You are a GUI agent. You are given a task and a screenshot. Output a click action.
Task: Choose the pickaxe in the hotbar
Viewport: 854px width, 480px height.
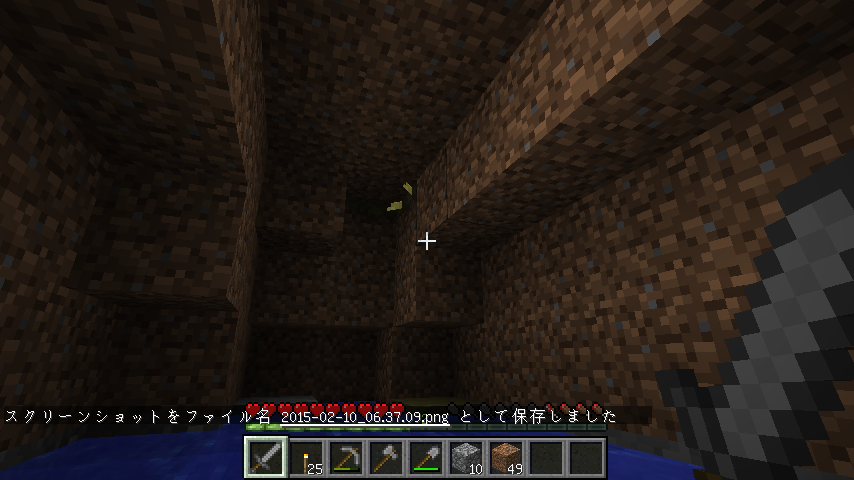346,458
